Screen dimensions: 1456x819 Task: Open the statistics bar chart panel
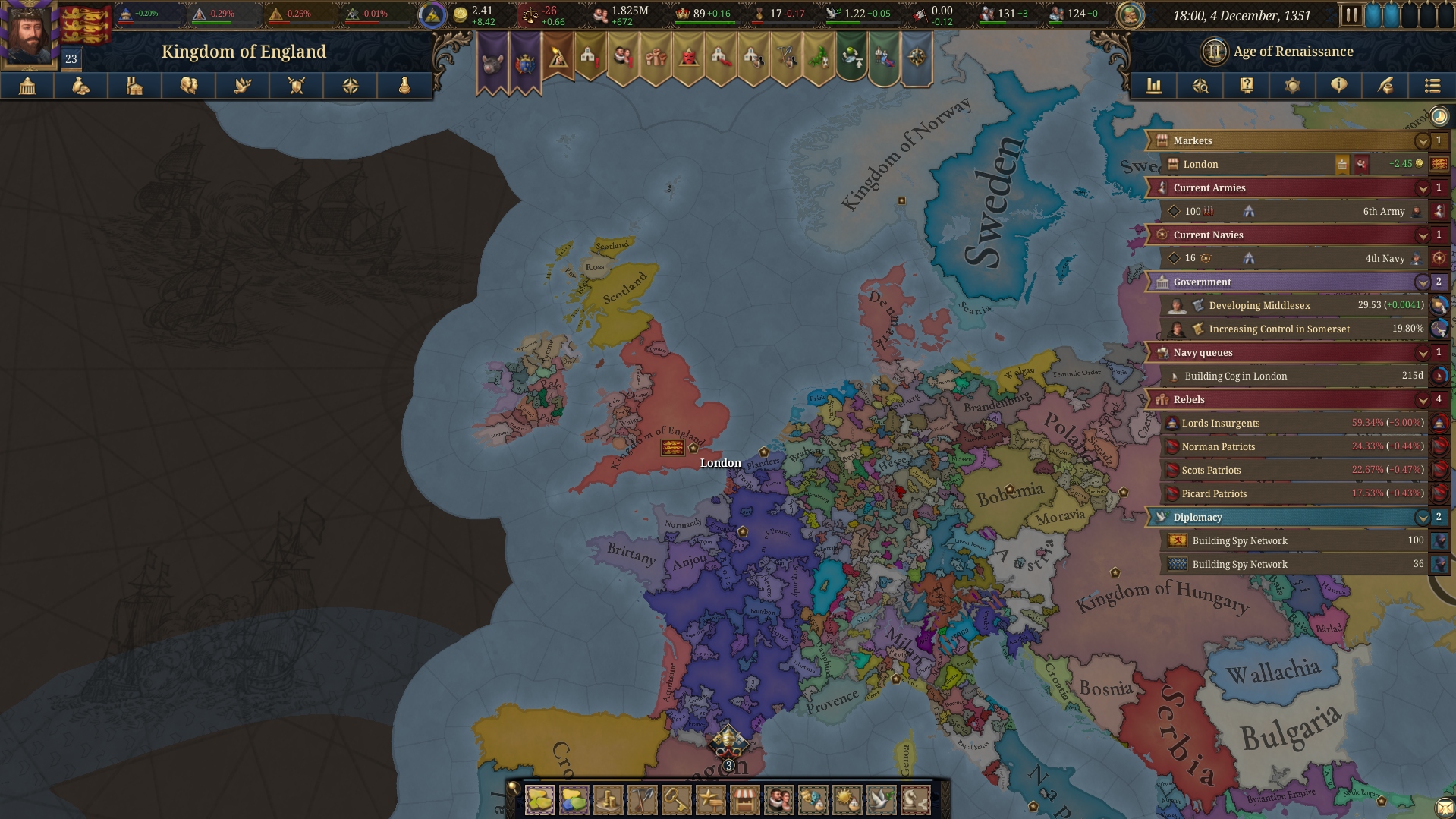point(1154,86)
